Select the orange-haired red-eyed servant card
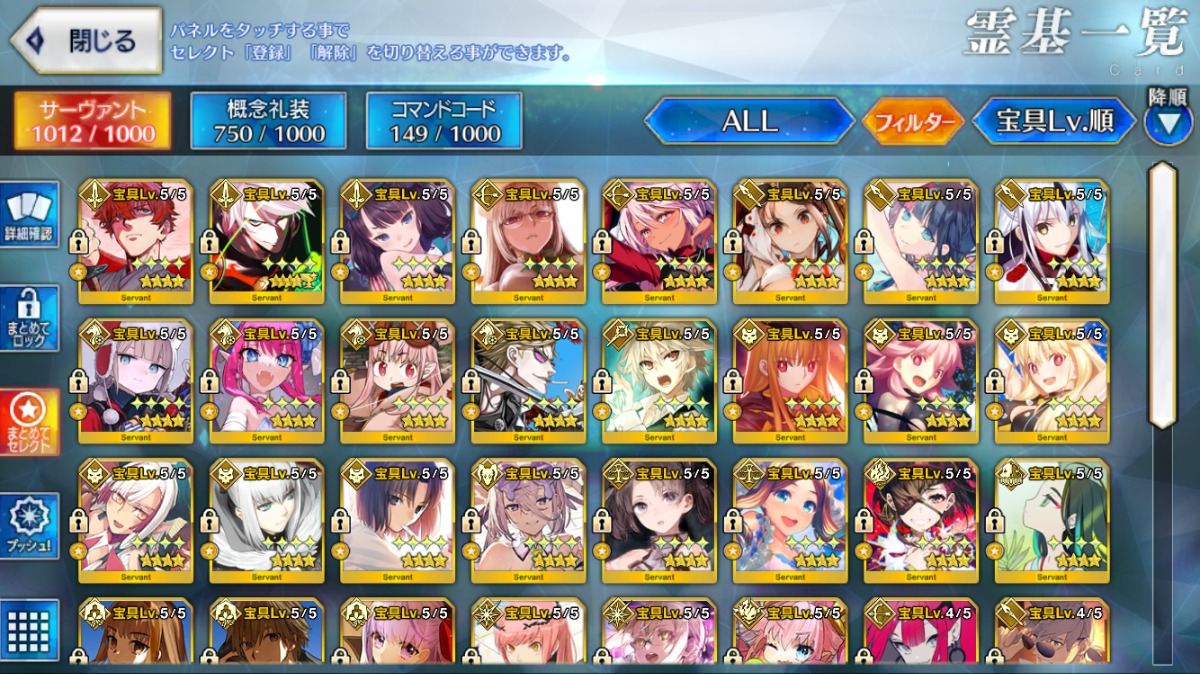 click(x=790, y=380)
